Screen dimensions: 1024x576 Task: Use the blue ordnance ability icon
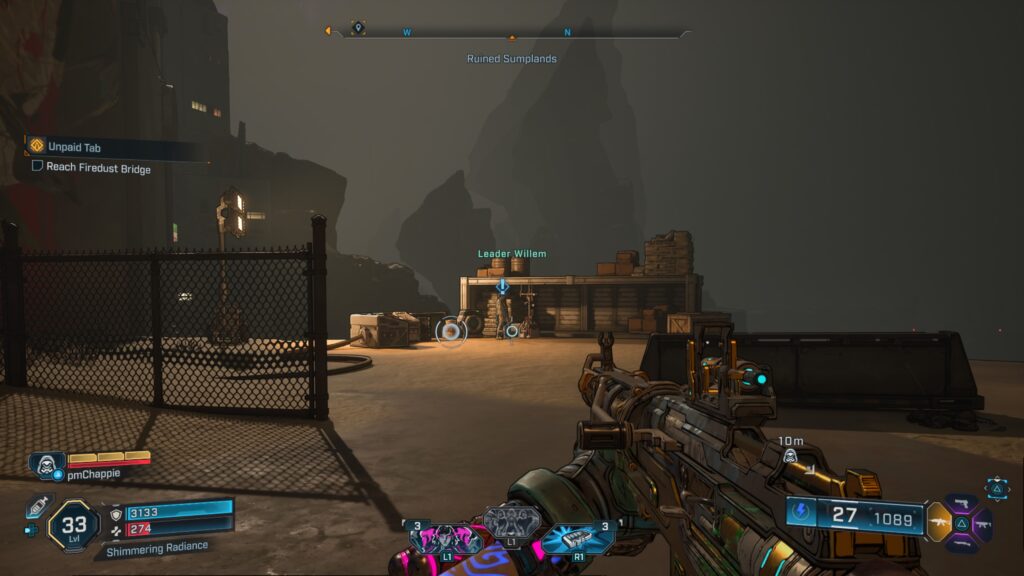576,538
